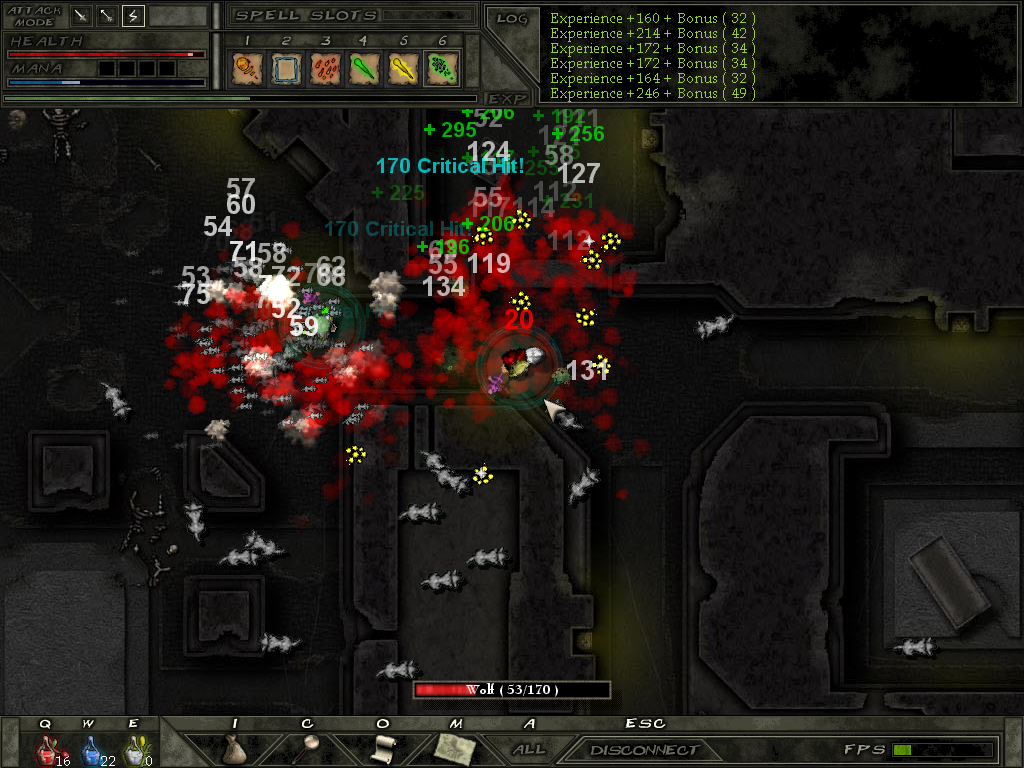Show the EXP tab
The image size is (1024, 768).
coord(507,98)
